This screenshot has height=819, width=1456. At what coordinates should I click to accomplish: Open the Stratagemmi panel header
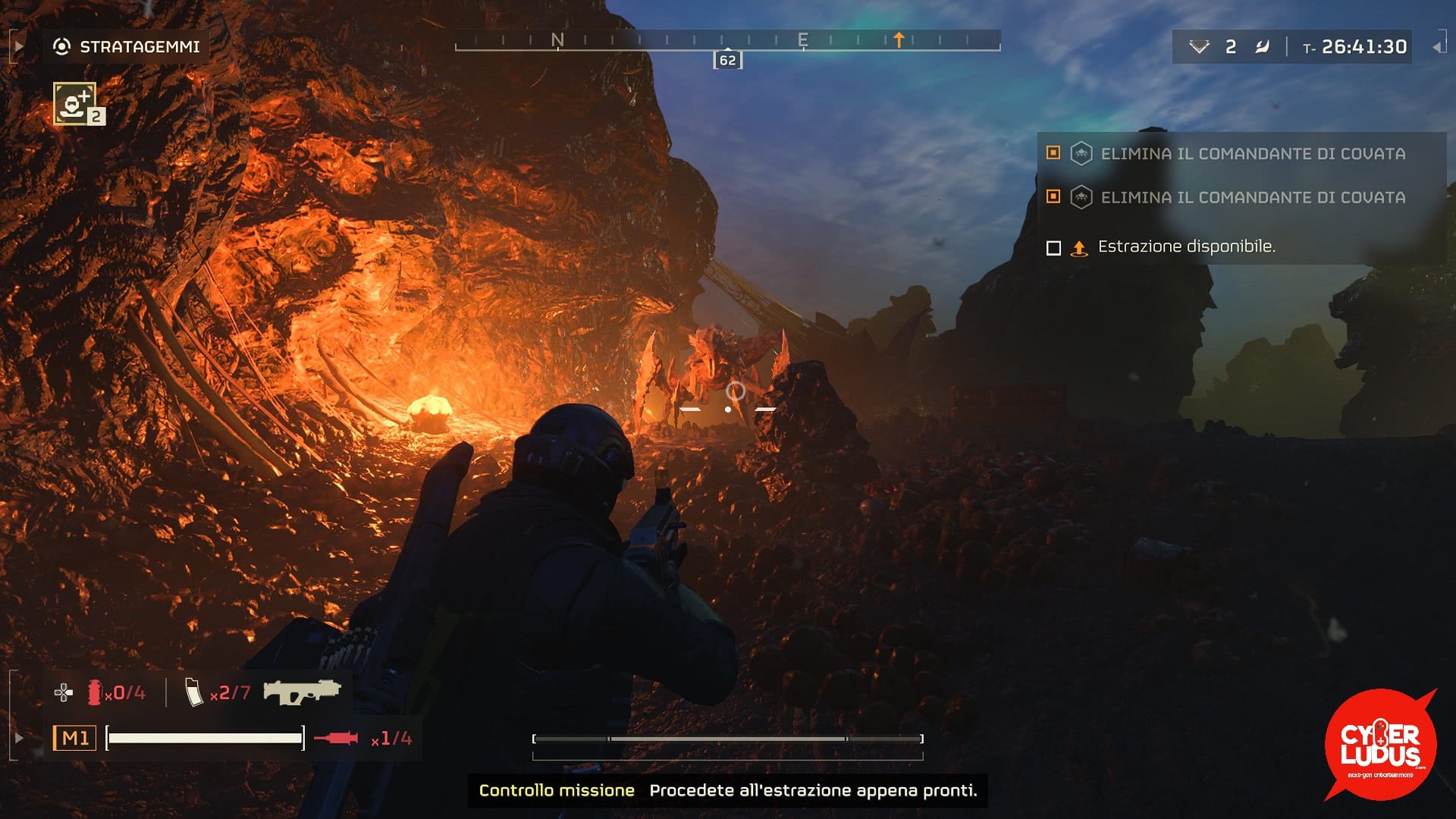click(127, 47)
